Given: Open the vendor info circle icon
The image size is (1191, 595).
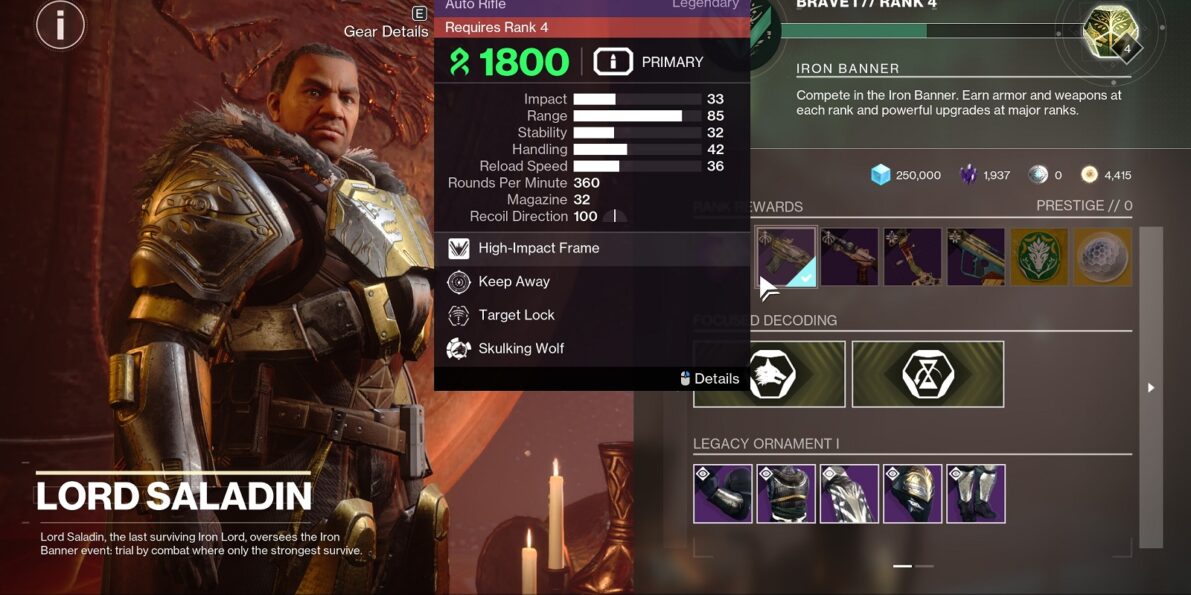Looking at the screenshot, I should (60, 24).
